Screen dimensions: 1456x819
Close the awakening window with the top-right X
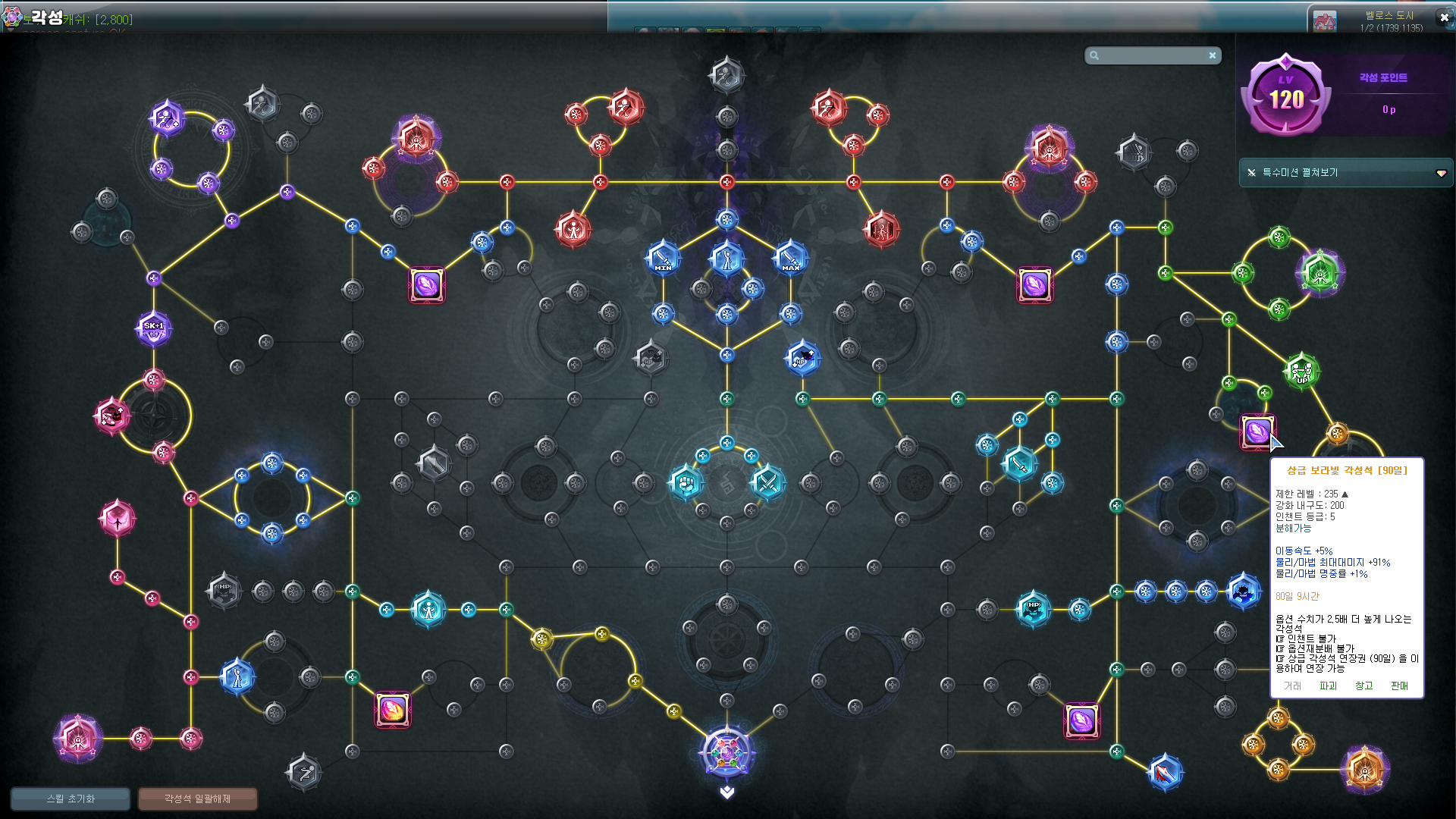click(x=1444, y=17)
